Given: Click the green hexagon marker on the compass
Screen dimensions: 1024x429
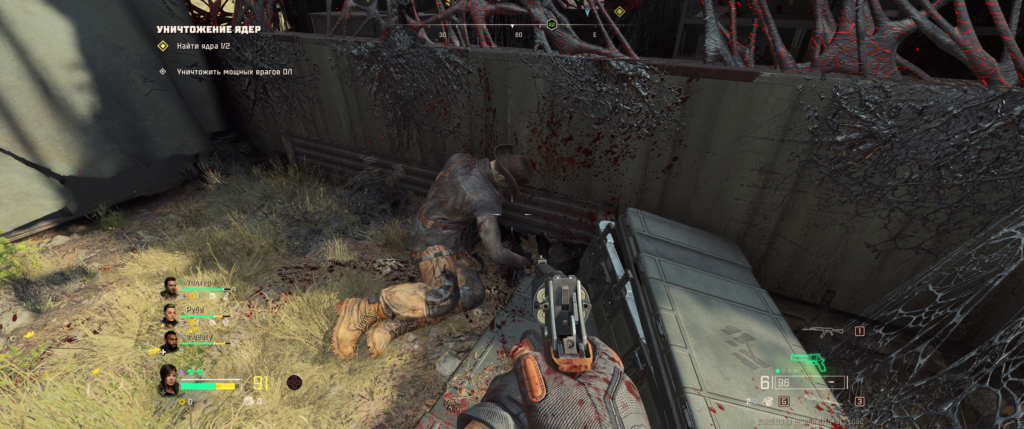Looking at the screenshot, I should [552, 22].
